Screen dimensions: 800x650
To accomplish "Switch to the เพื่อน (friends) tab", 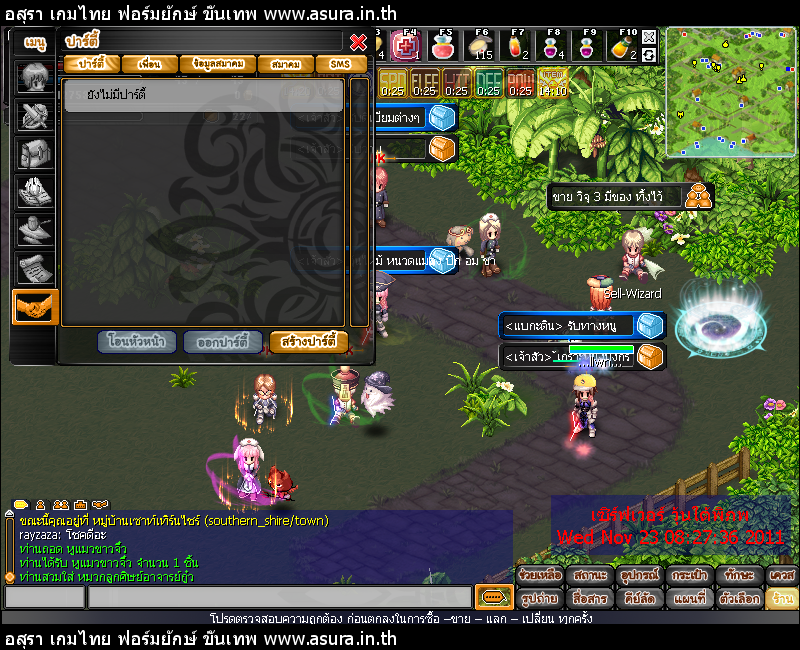I will 150,64.
